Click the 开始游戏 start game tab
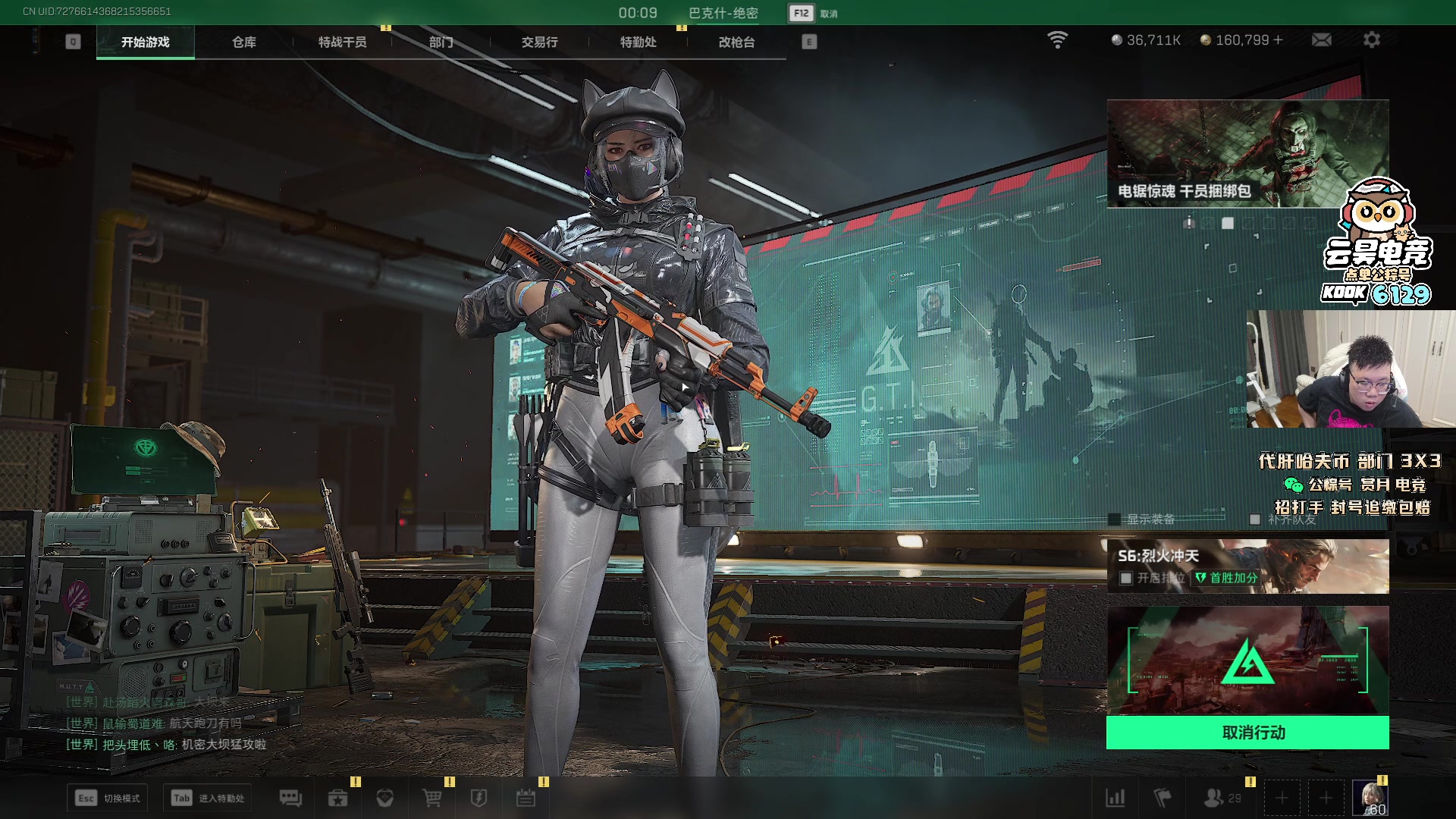 [145, 42]
